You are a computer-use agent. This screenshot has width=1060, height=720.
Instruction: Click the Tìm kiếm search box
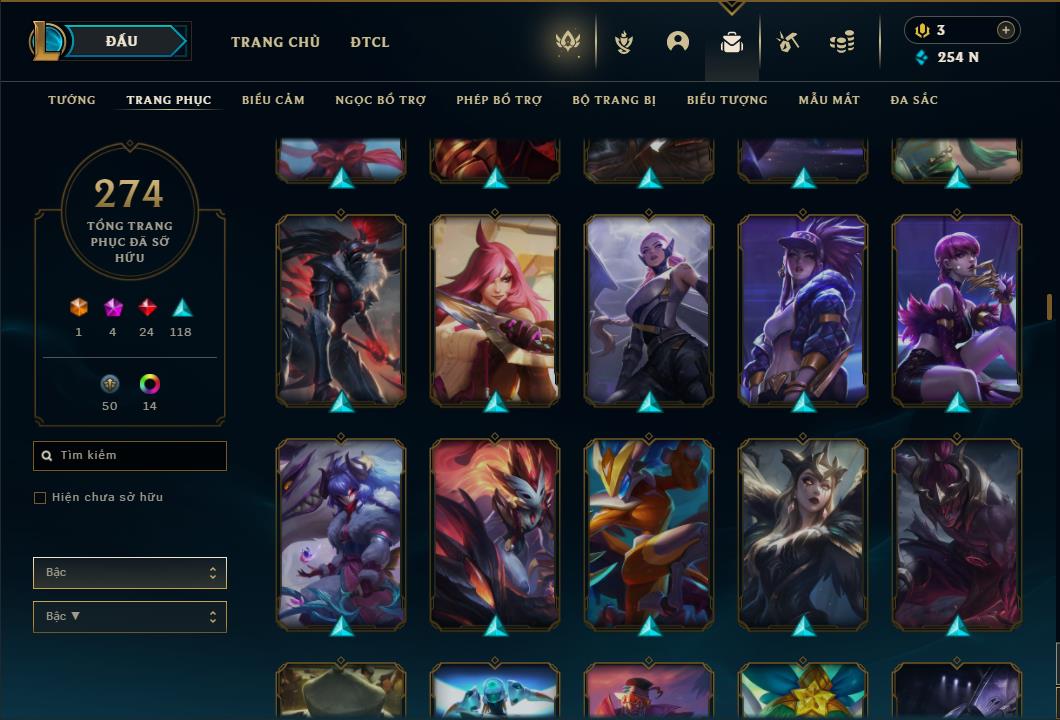(130, 456)
